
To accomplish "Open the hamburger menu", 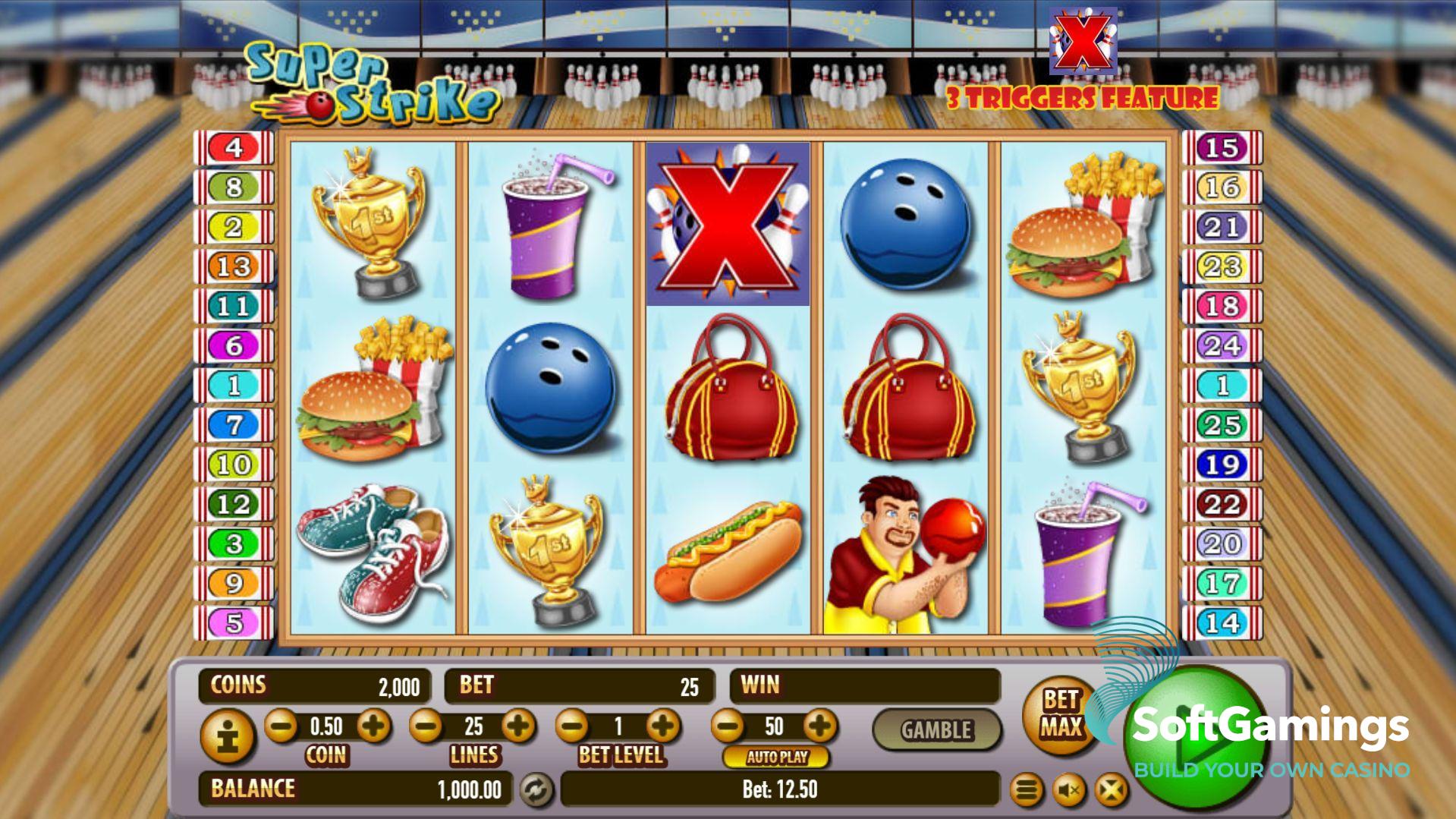I will [1026, 791].
